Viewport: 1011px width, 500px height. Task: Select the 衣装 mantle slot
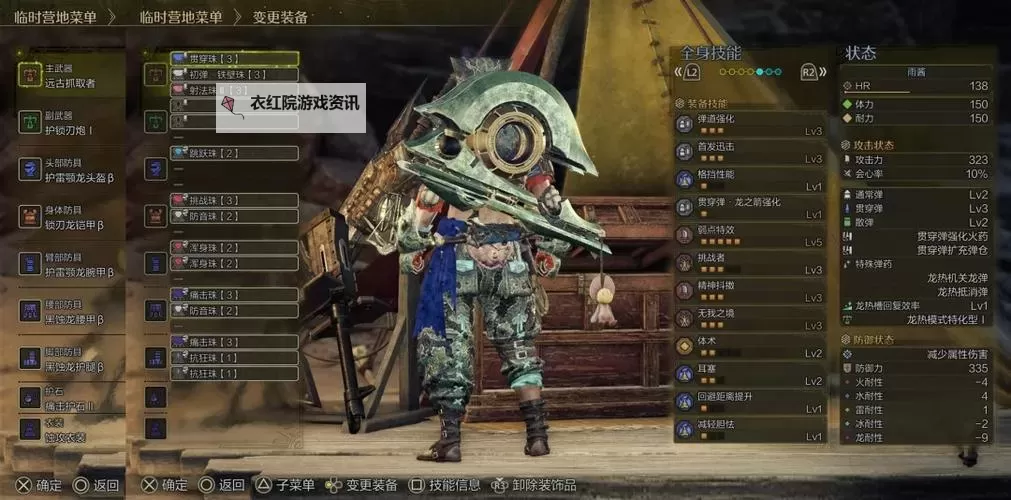[70, 430]
